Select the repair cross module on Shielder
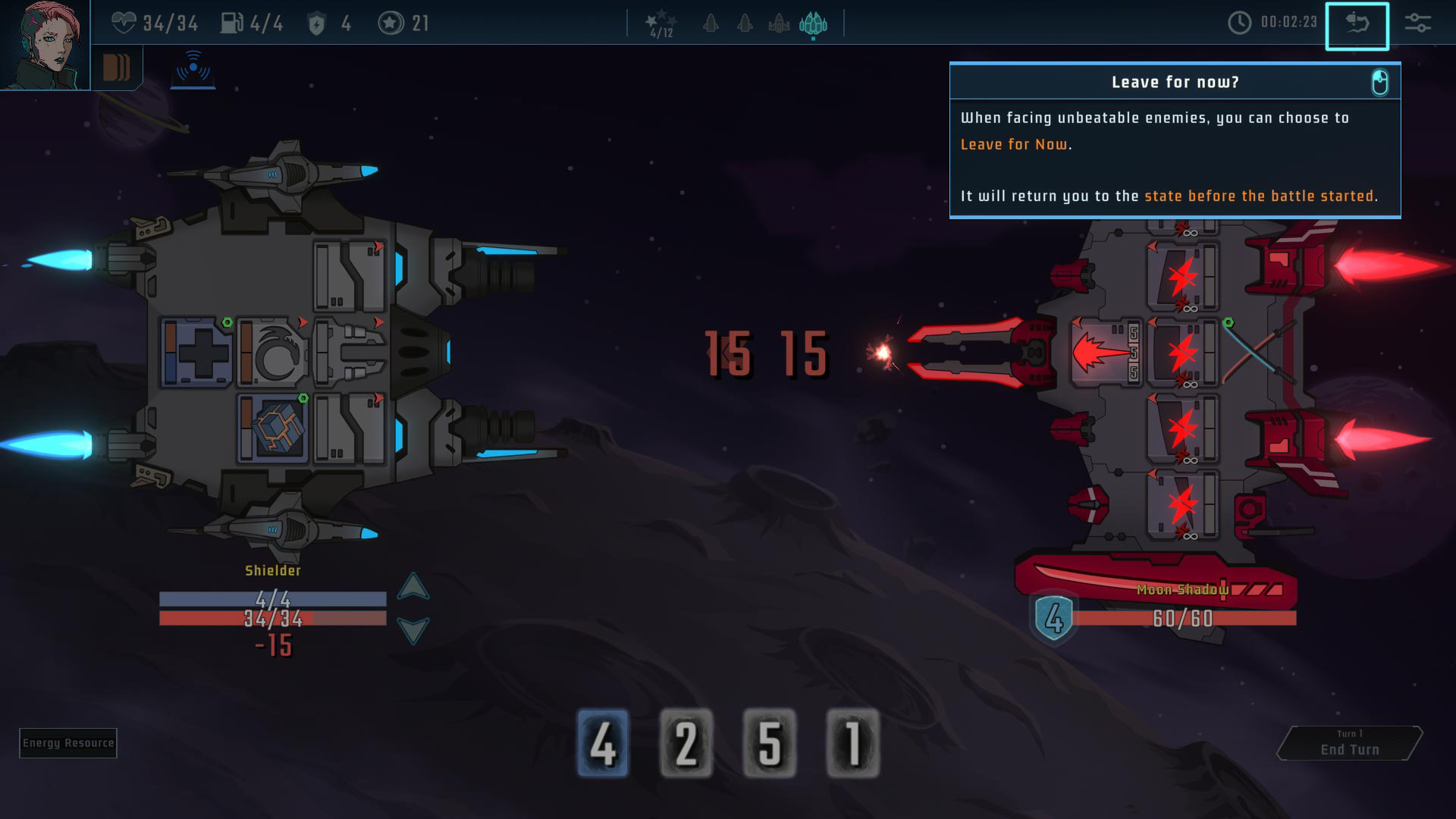Viewport: 1456px width, 819px height. pyautogui.click(x=197, y=353)
